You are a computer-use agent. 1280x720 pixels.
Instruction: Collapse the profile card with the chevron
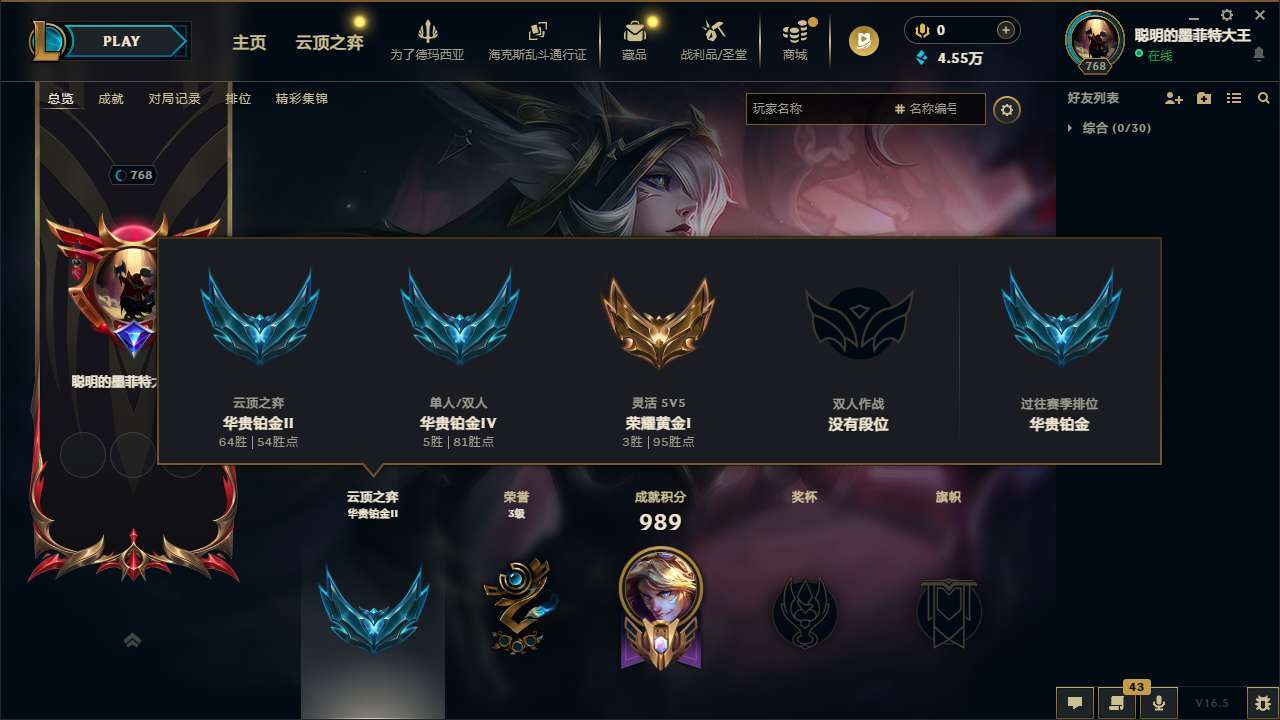132,640
